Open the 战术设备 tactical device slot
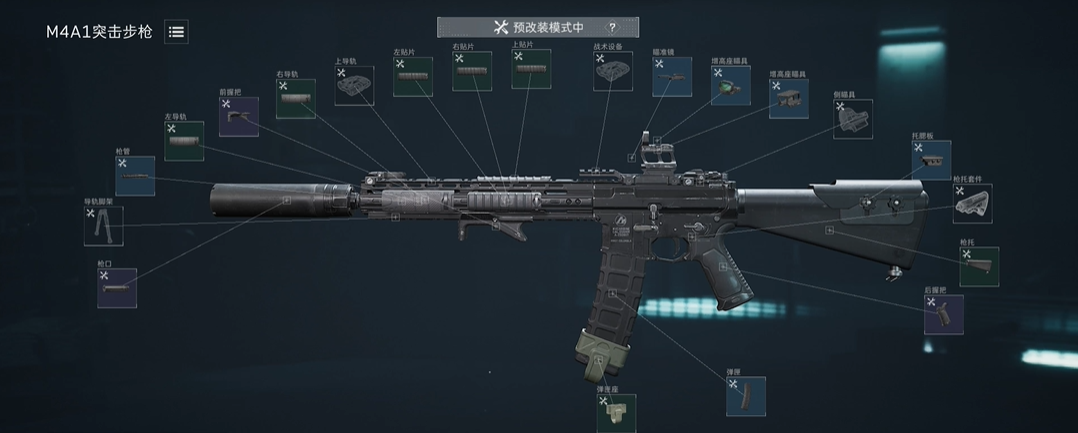 click(x=613, y=72)
